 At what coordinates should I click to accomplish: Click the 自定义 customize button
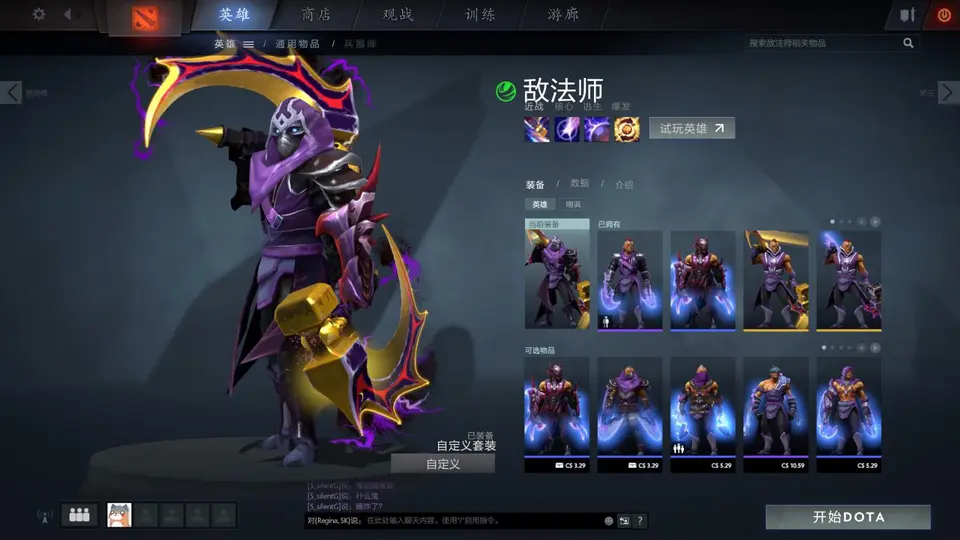[x=442, y=464]
